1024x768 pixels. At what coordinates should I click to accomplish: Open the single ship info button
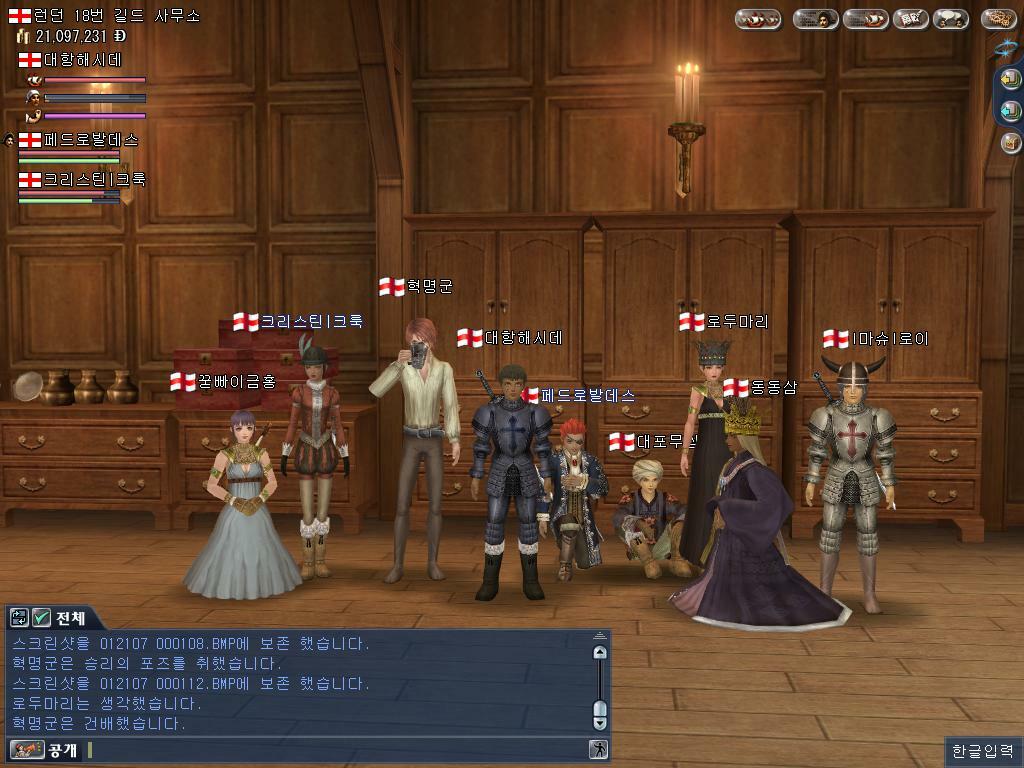pos(865,19)
